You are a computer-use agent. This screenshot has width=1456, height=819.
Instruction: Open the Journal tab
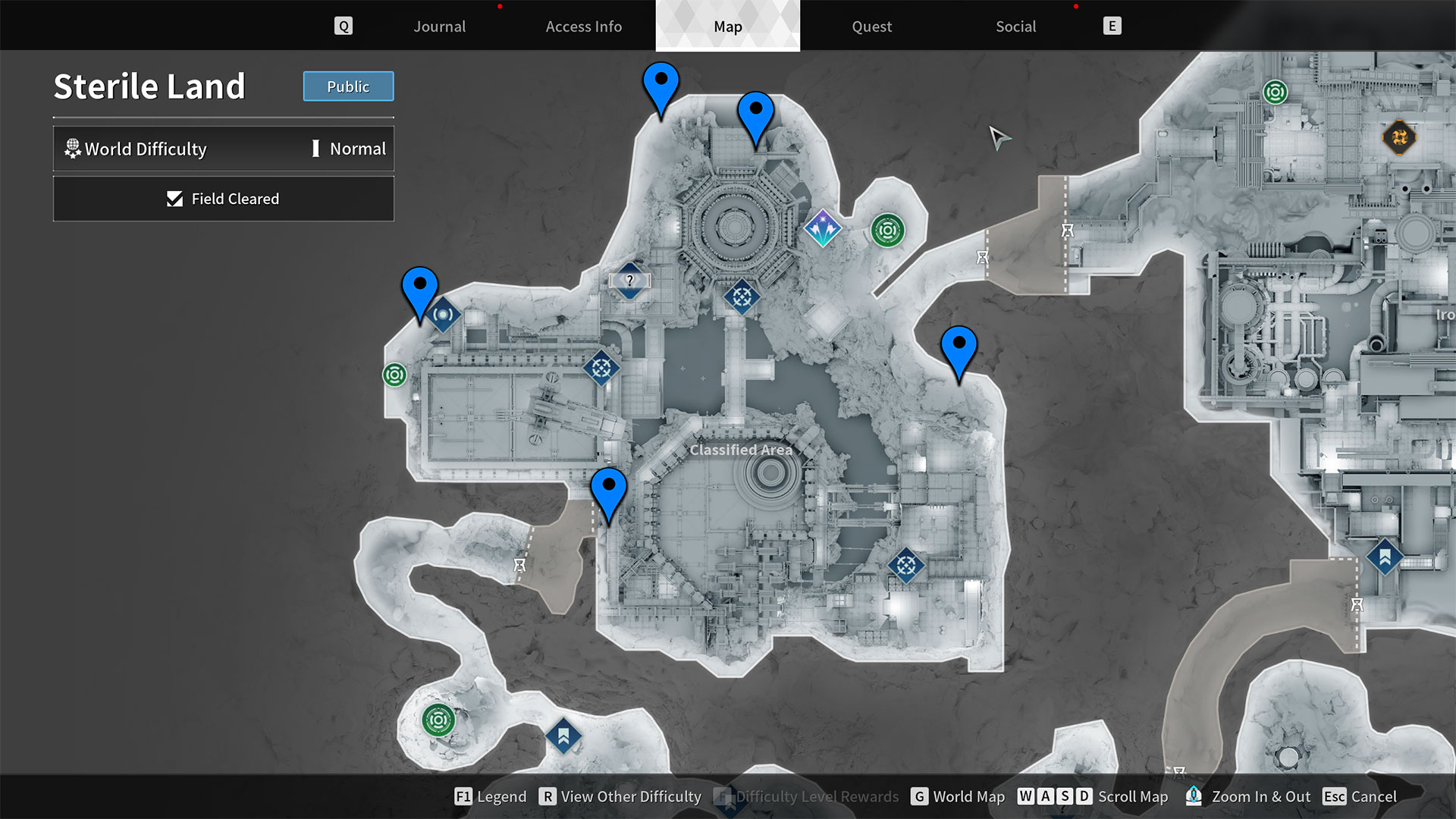click(439, 26)
